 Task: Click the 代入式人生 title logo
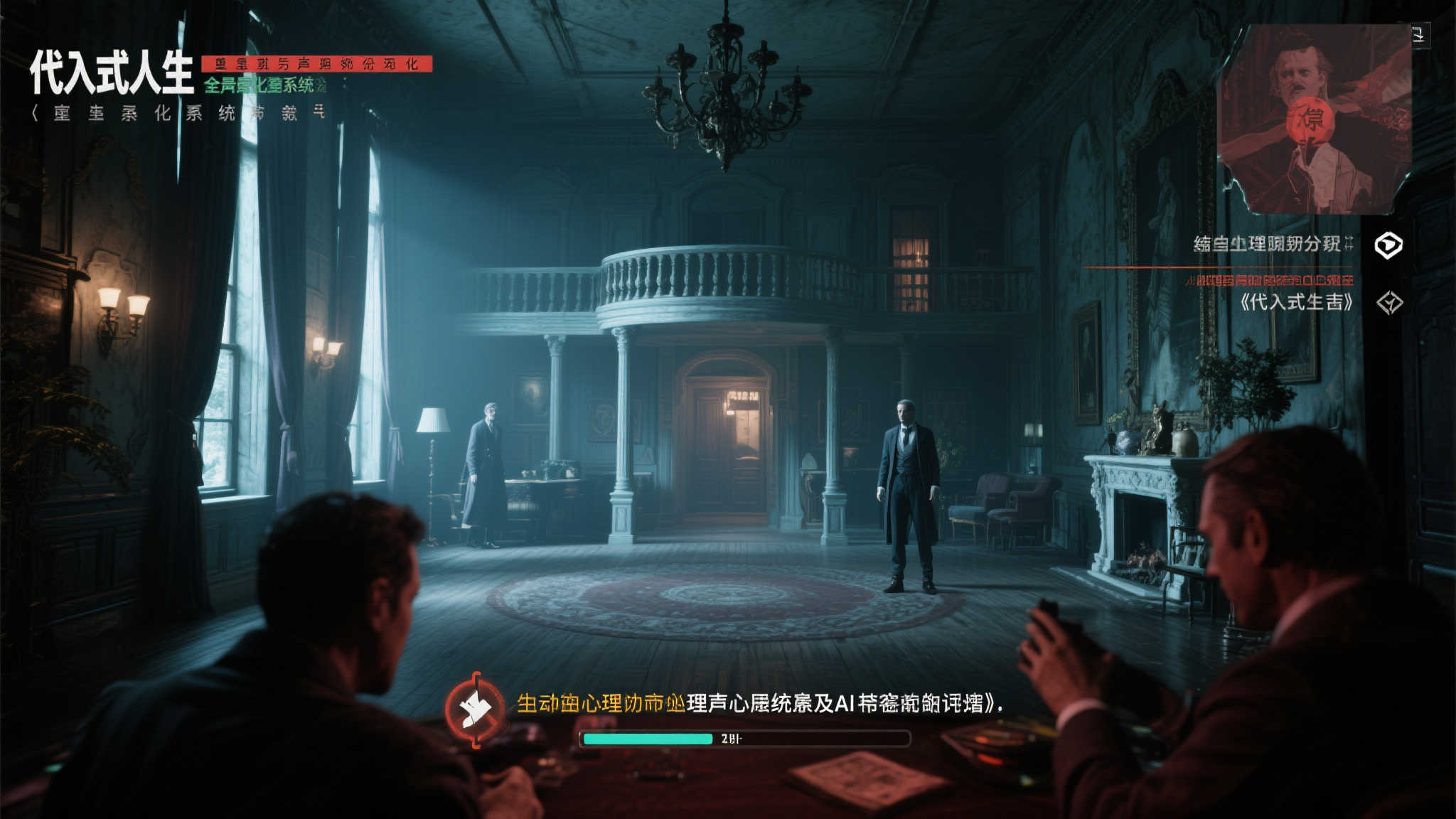112,73
